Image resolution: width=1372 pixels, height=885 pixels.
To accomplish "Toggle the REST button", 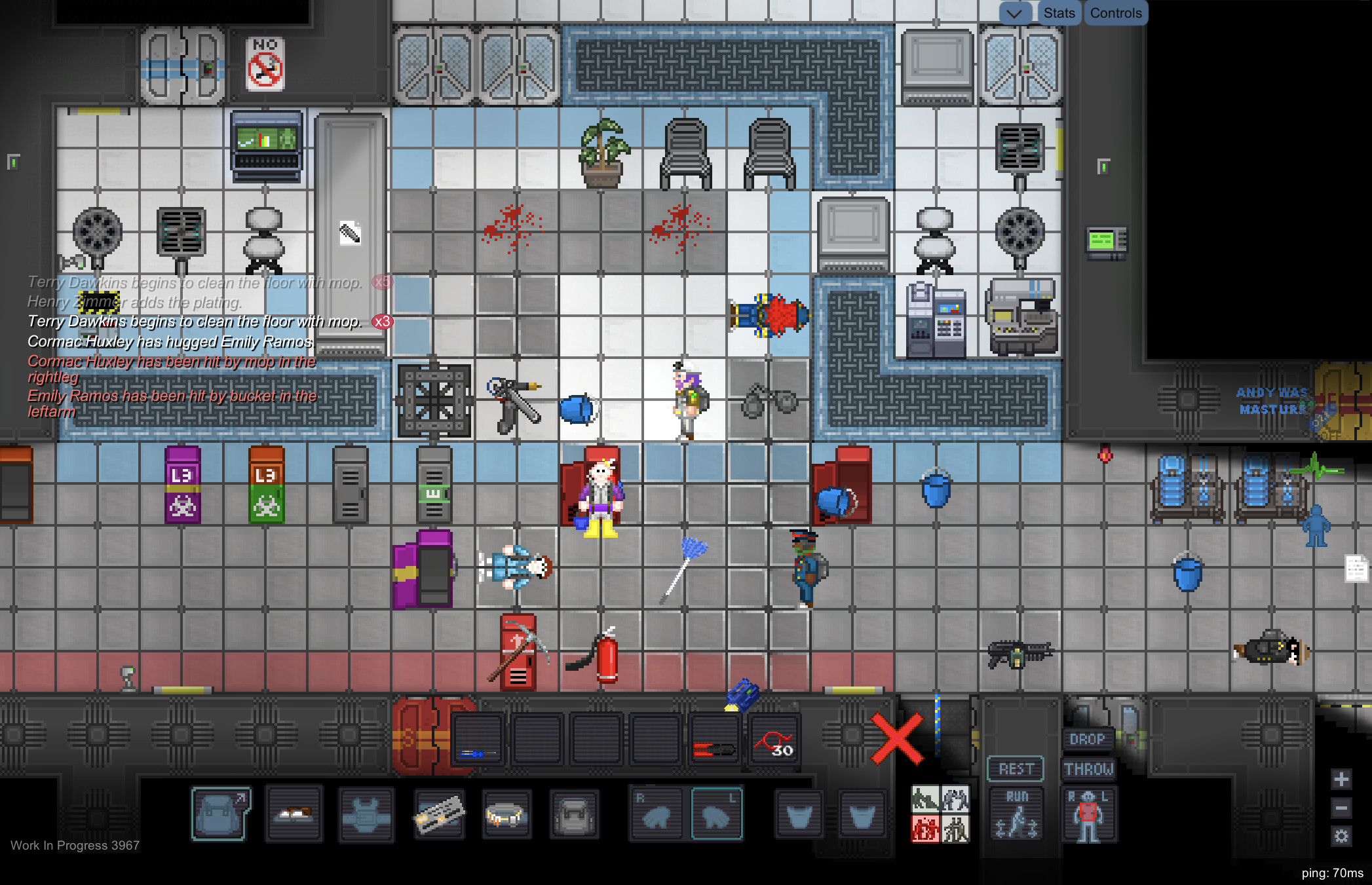I will click(x=1016, y=768).
